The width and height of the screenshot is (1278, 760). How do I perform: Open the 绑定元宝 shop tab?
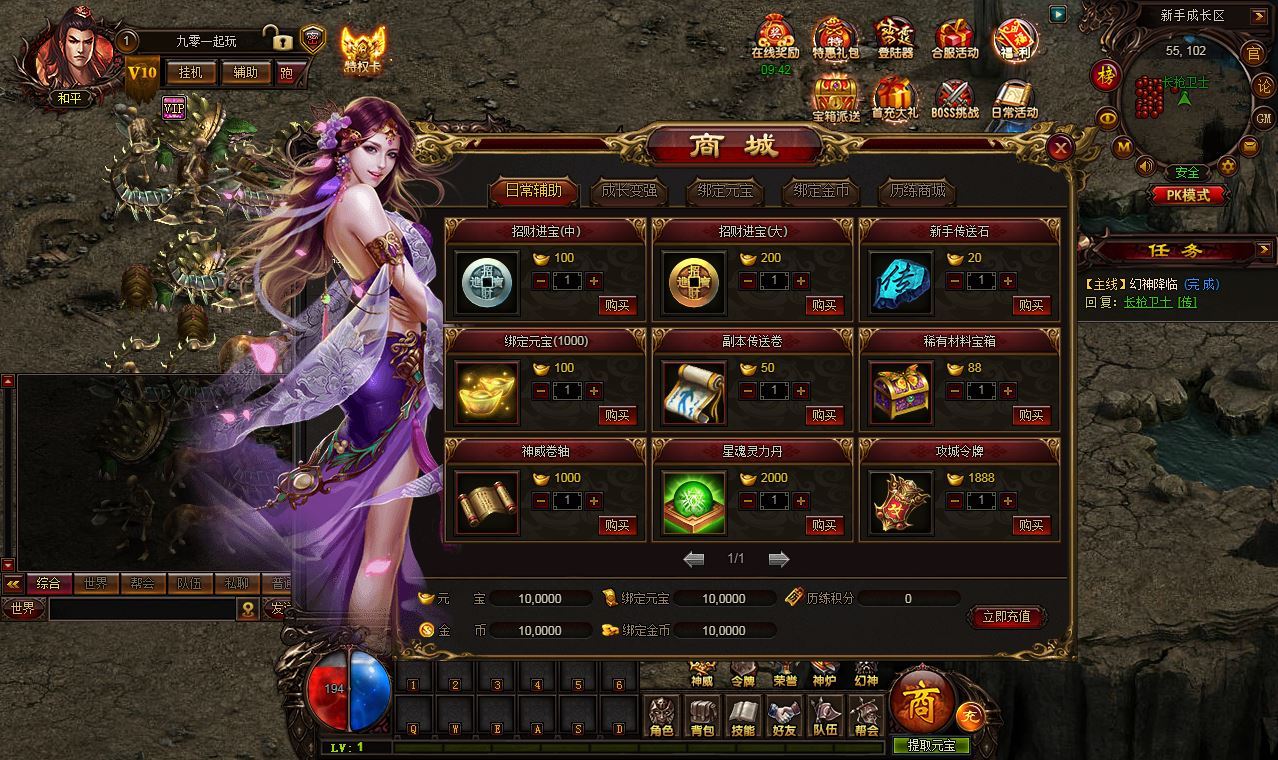(x=723, y=191)
